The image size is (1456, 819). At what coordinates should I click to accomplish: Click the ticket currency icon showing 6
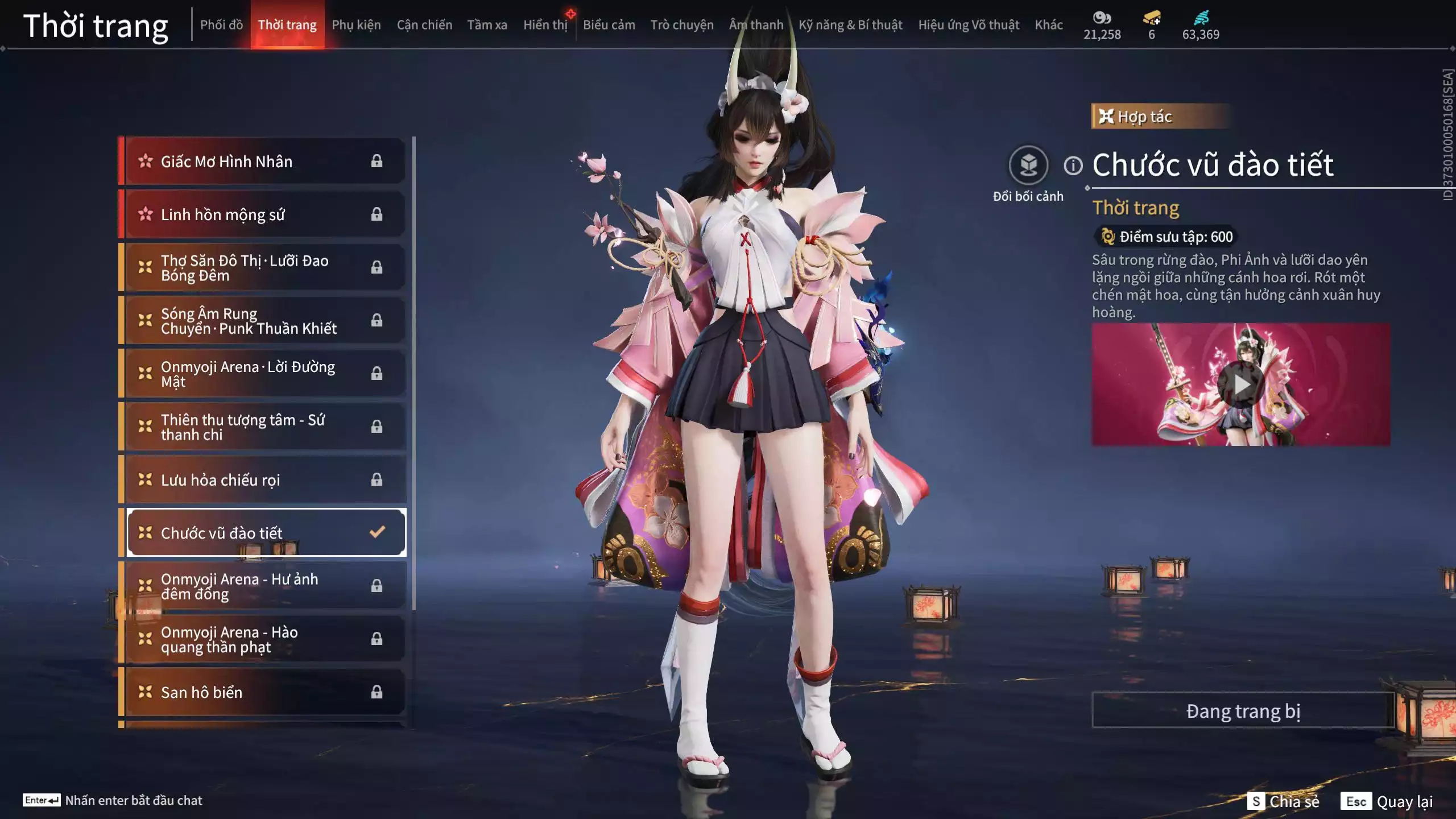(x=1152, y=17)
